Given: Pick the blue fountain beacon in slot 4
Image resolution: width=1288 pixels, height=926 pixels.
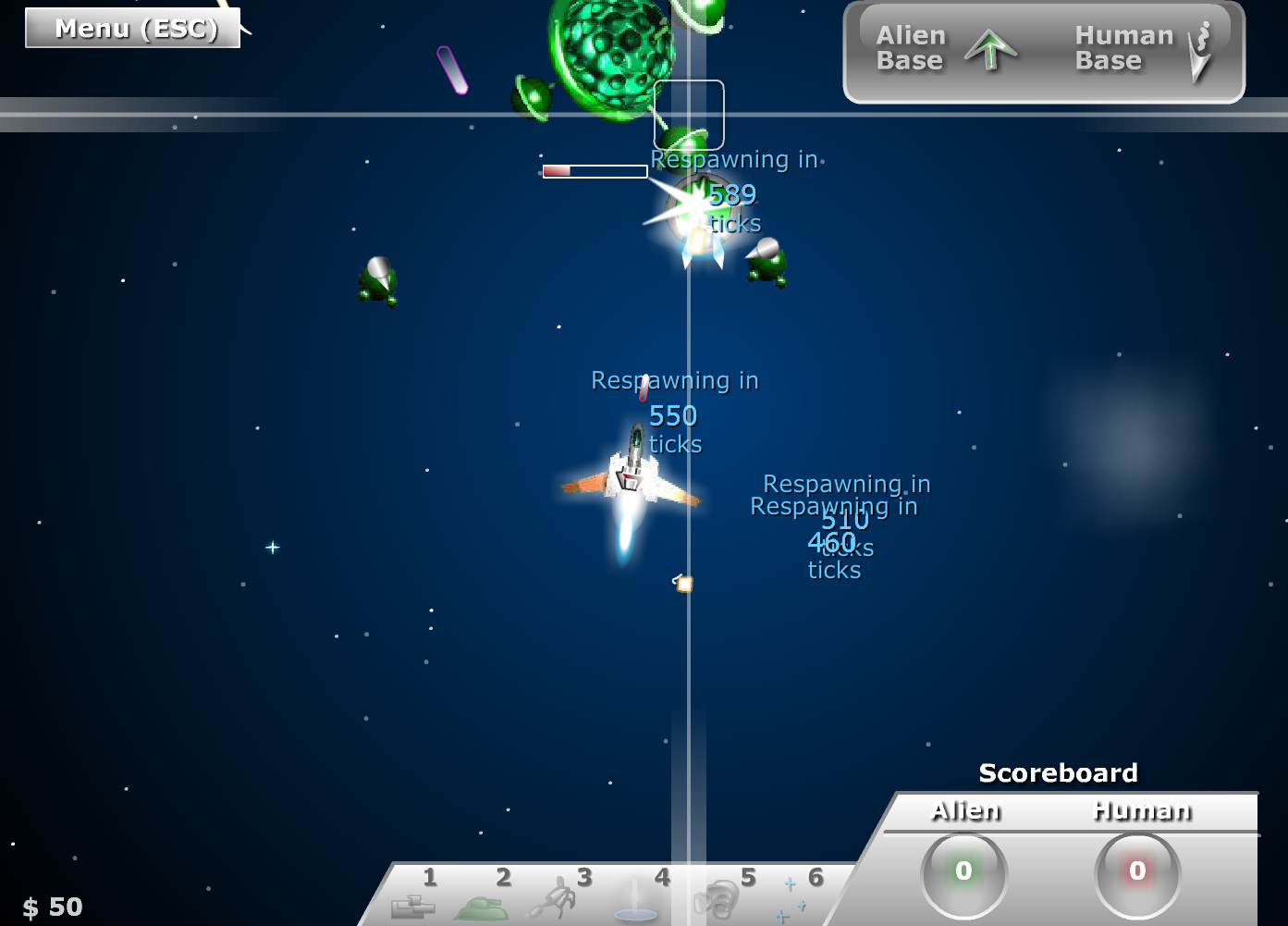Looking at the screenshot, I should tap(635, 902).
